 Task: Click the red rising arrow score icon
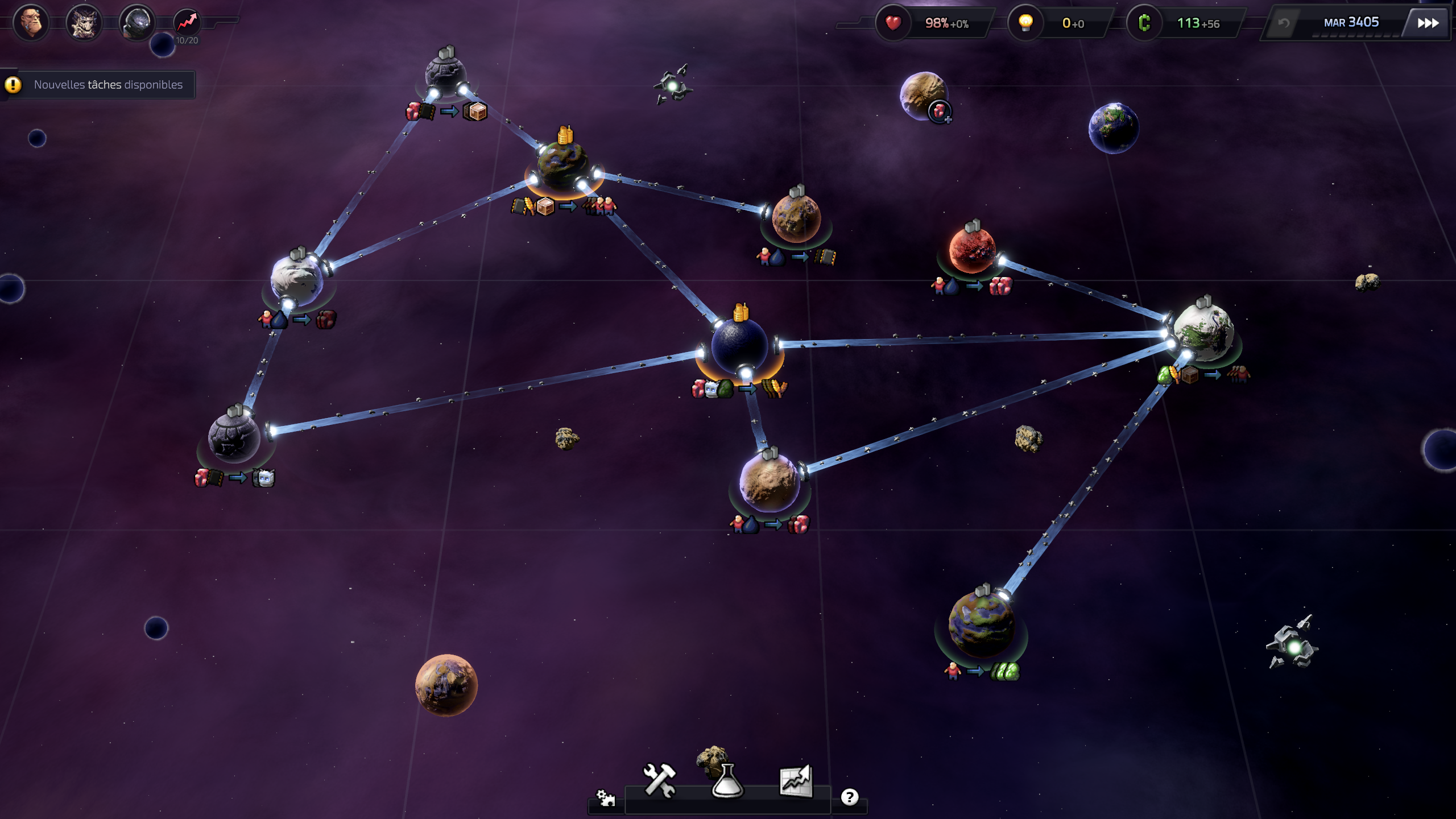(187, 23)
